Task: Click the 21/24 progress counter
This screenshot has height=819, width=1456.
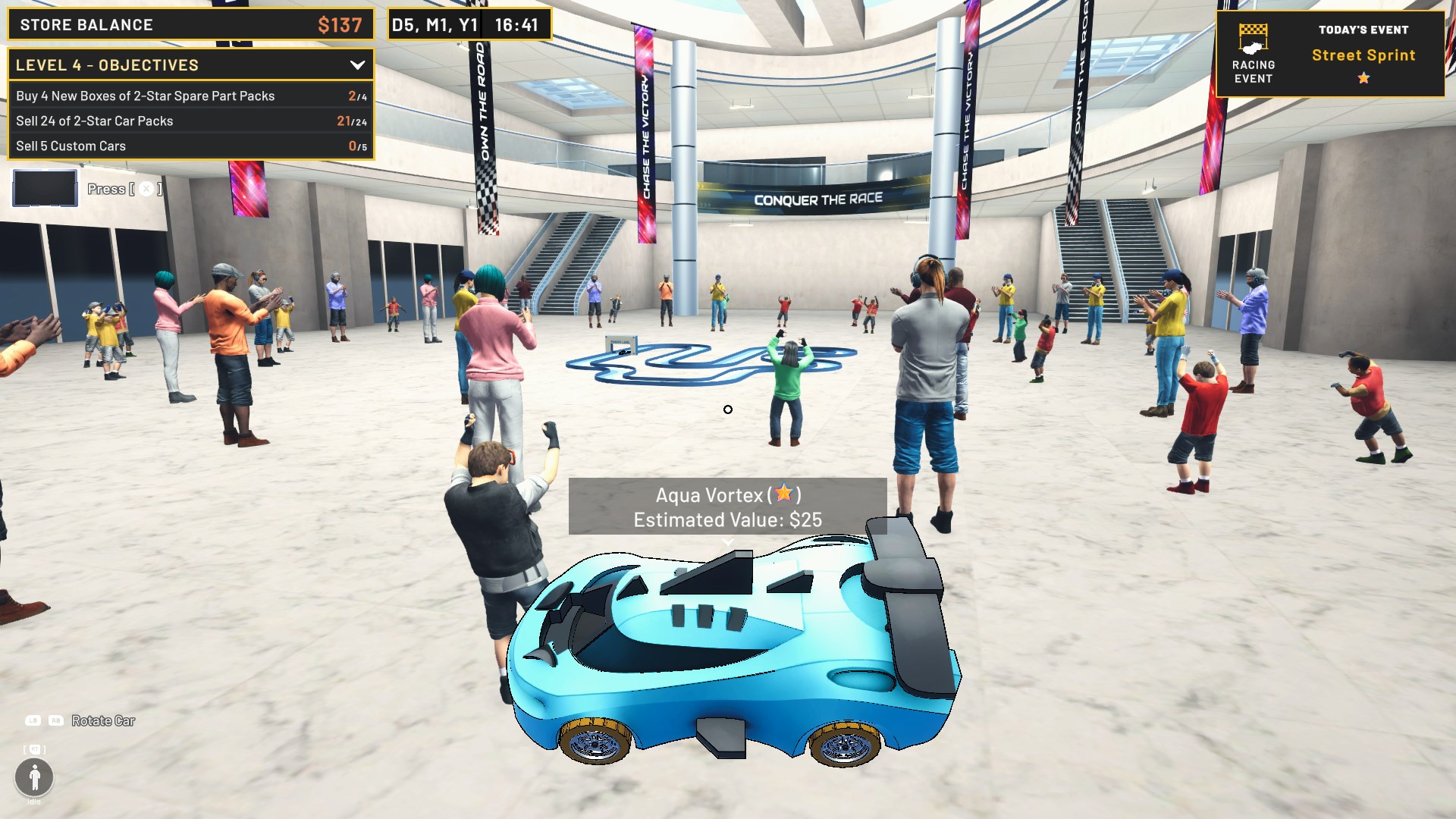Action: [x=353, y=121]
